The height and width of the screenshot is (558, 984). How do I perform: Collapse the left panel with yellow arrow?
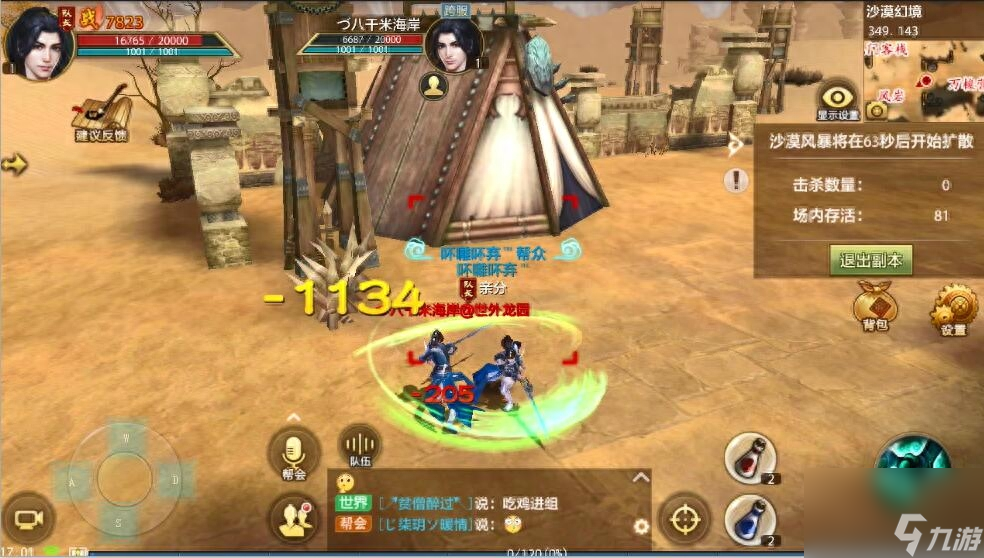[x=14, y=163]
